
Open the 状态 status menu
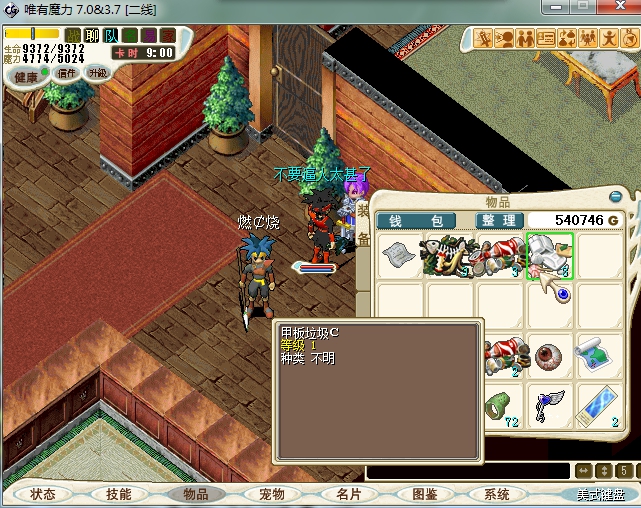[43, 494]
